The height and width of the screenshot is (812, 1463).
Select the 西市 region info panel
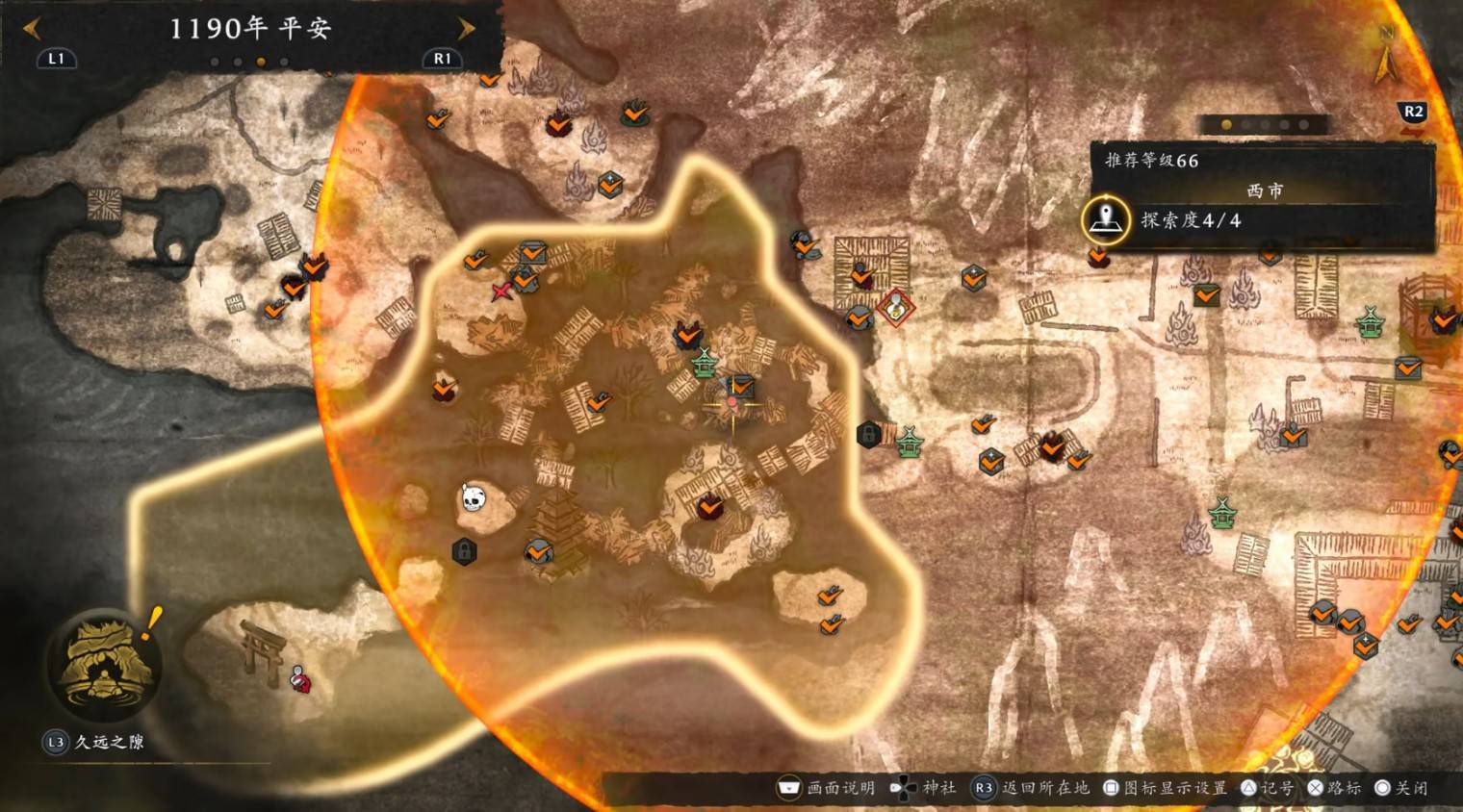pyautogui.click(x=1263, y=191)
